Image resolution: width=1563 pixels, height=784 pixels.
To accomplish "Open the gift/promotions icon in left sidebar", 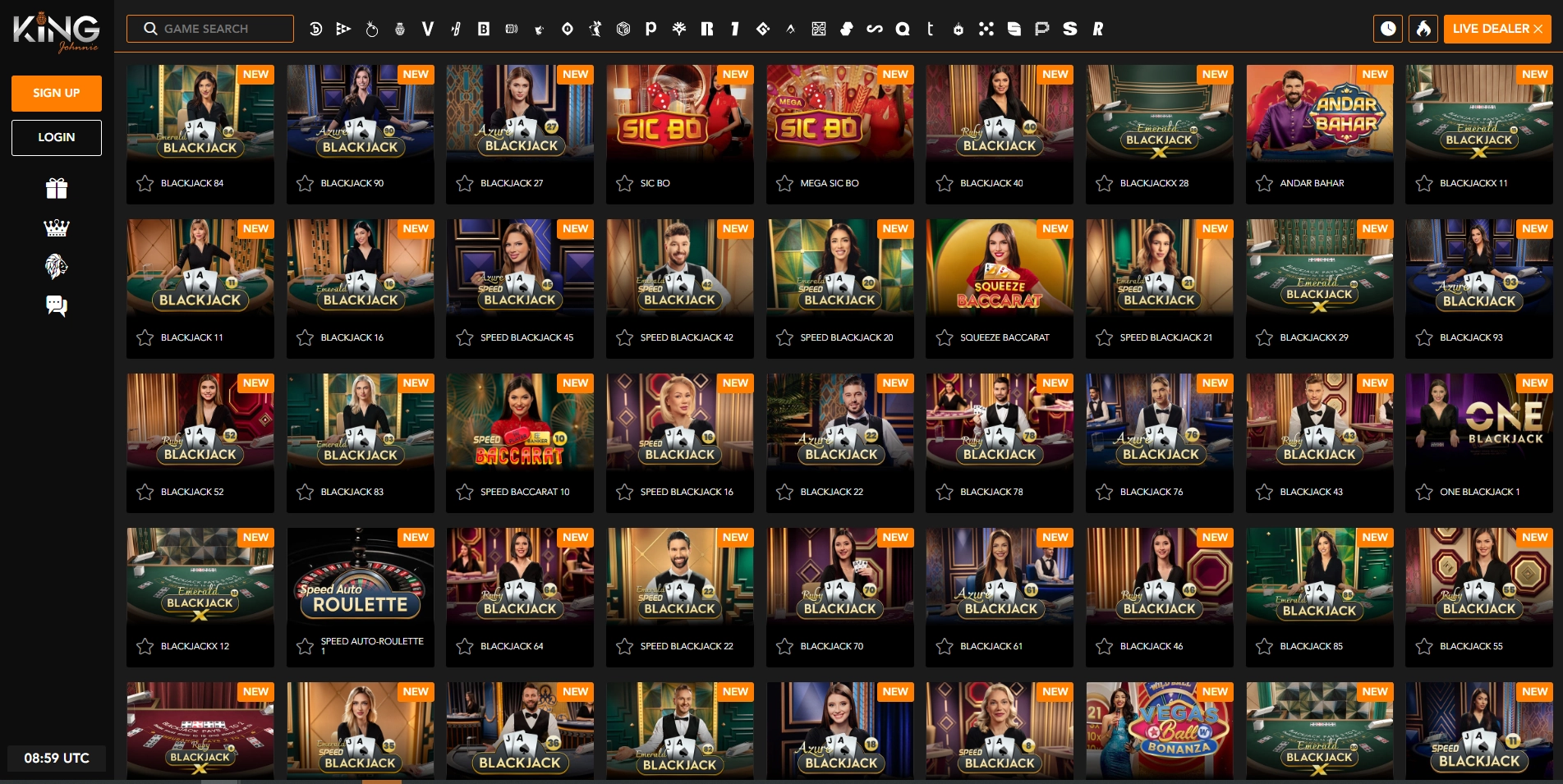I will pyautogui.click(x=55, y=188).
